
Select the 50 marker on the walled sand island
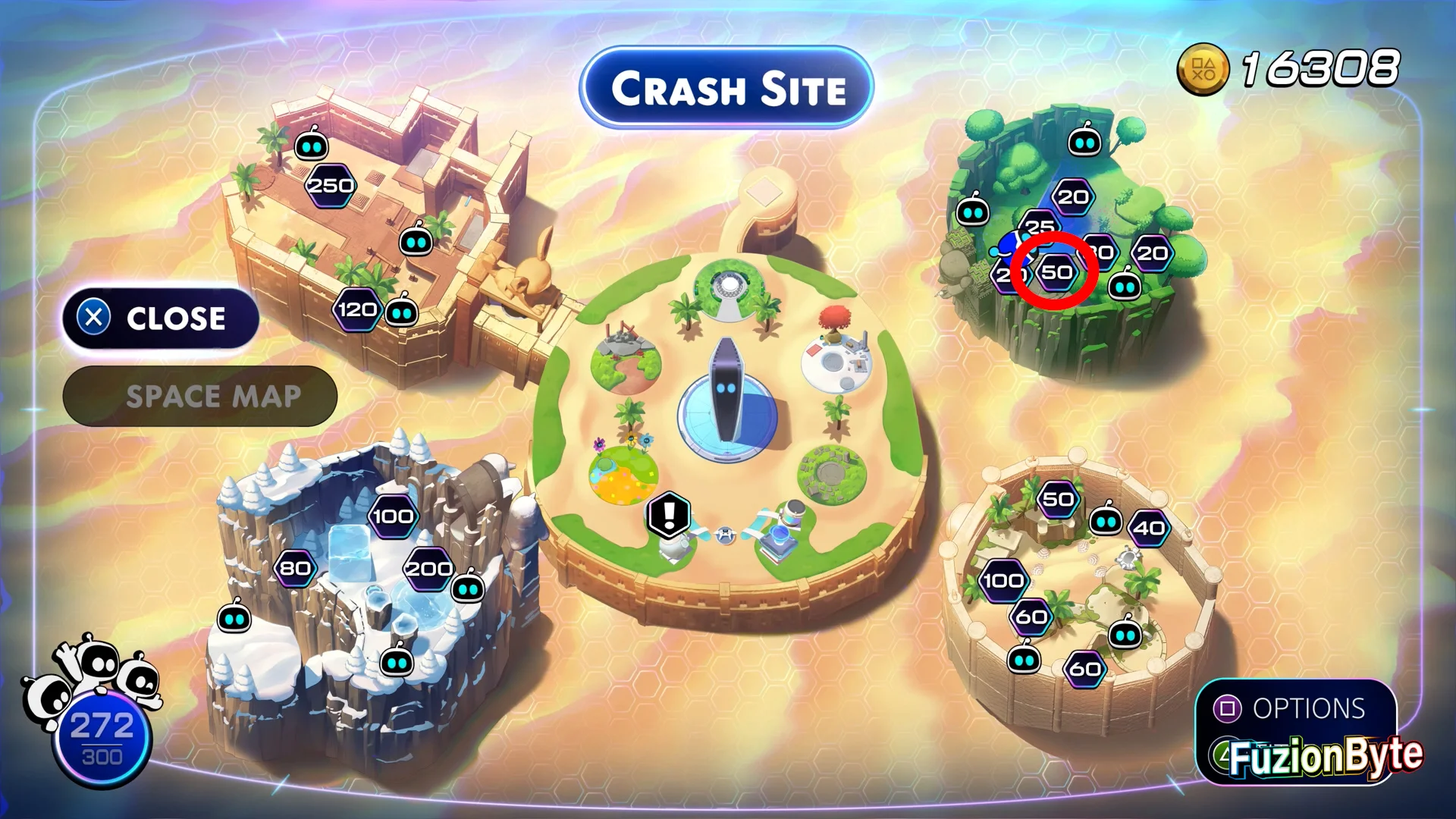(x=1058, y=499)
